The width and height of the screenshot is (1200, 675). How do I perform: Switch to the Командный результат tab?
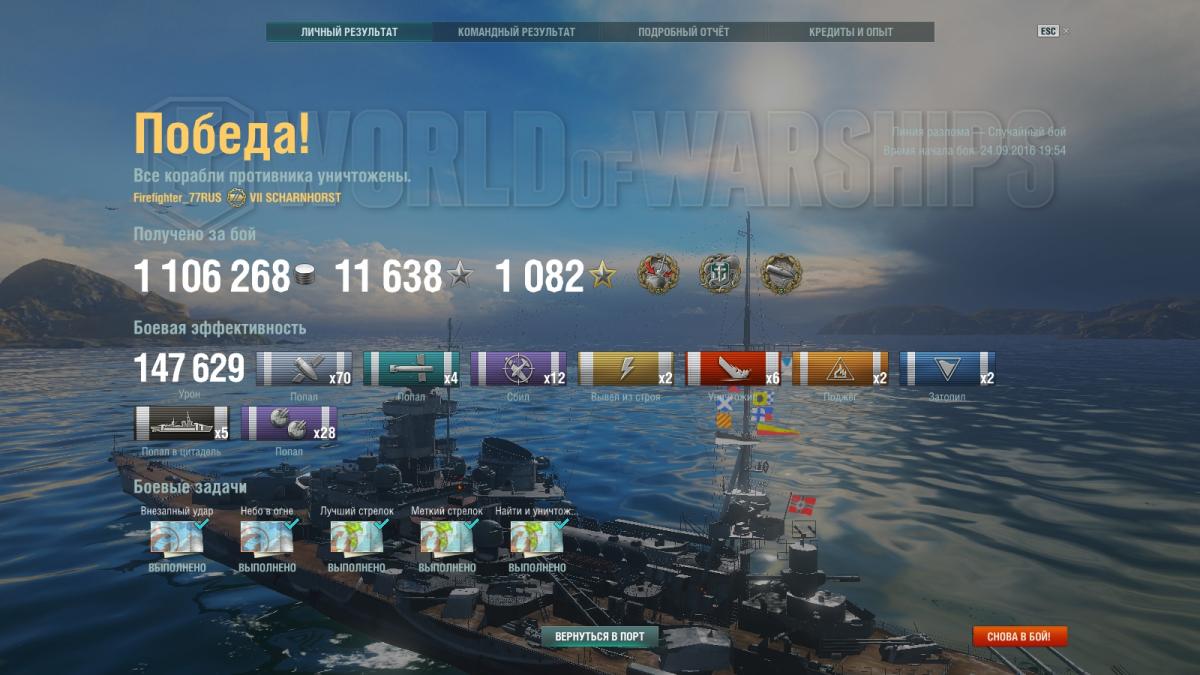[516, 32]
